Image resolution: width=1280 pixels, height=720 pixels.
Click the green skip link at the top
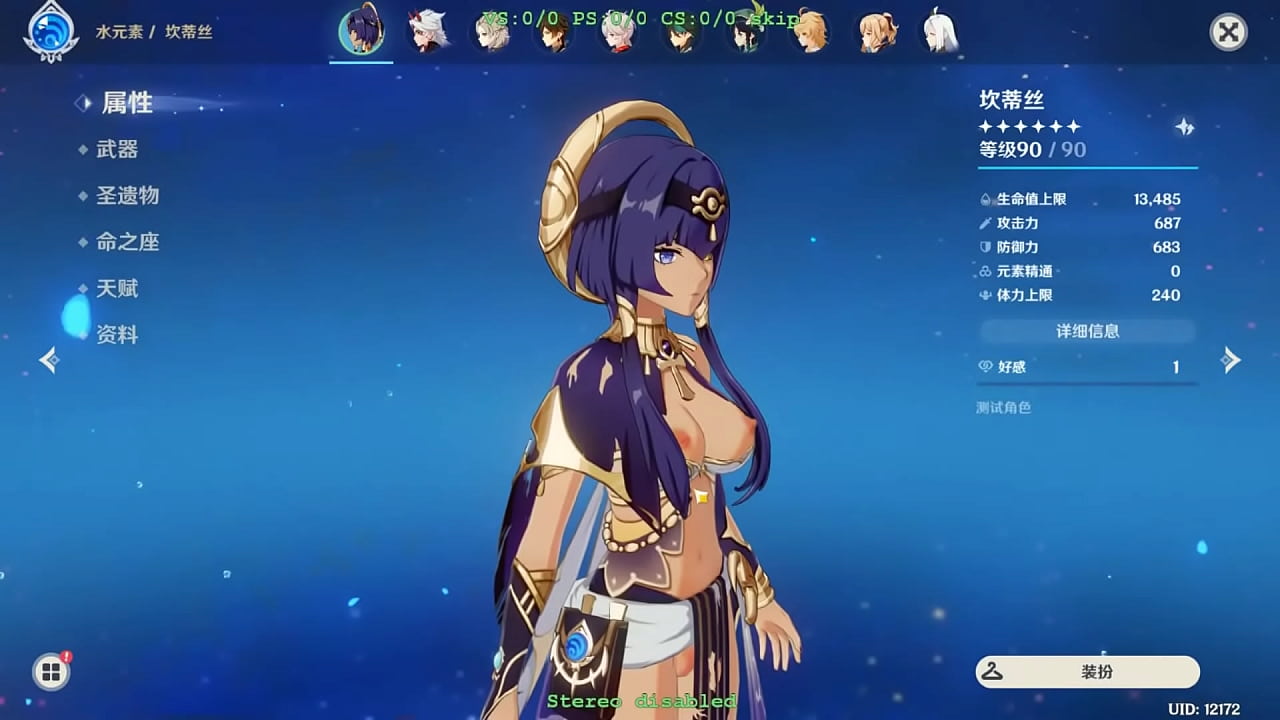pos(775,17)
